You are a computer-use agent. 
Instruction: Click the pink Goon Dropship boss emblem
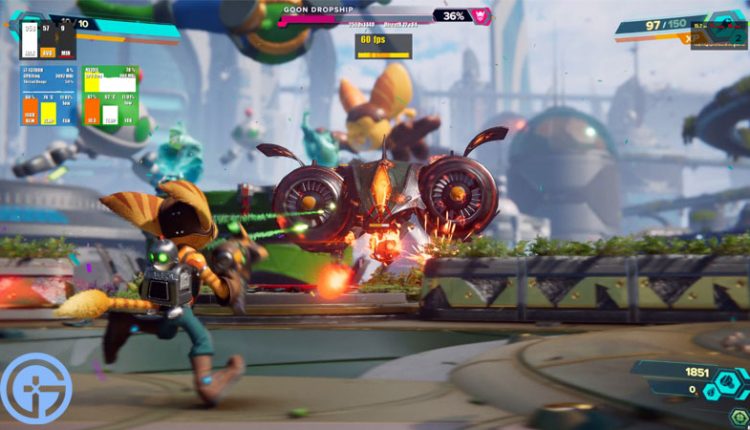pyautogui.click(x=481, y=16)
